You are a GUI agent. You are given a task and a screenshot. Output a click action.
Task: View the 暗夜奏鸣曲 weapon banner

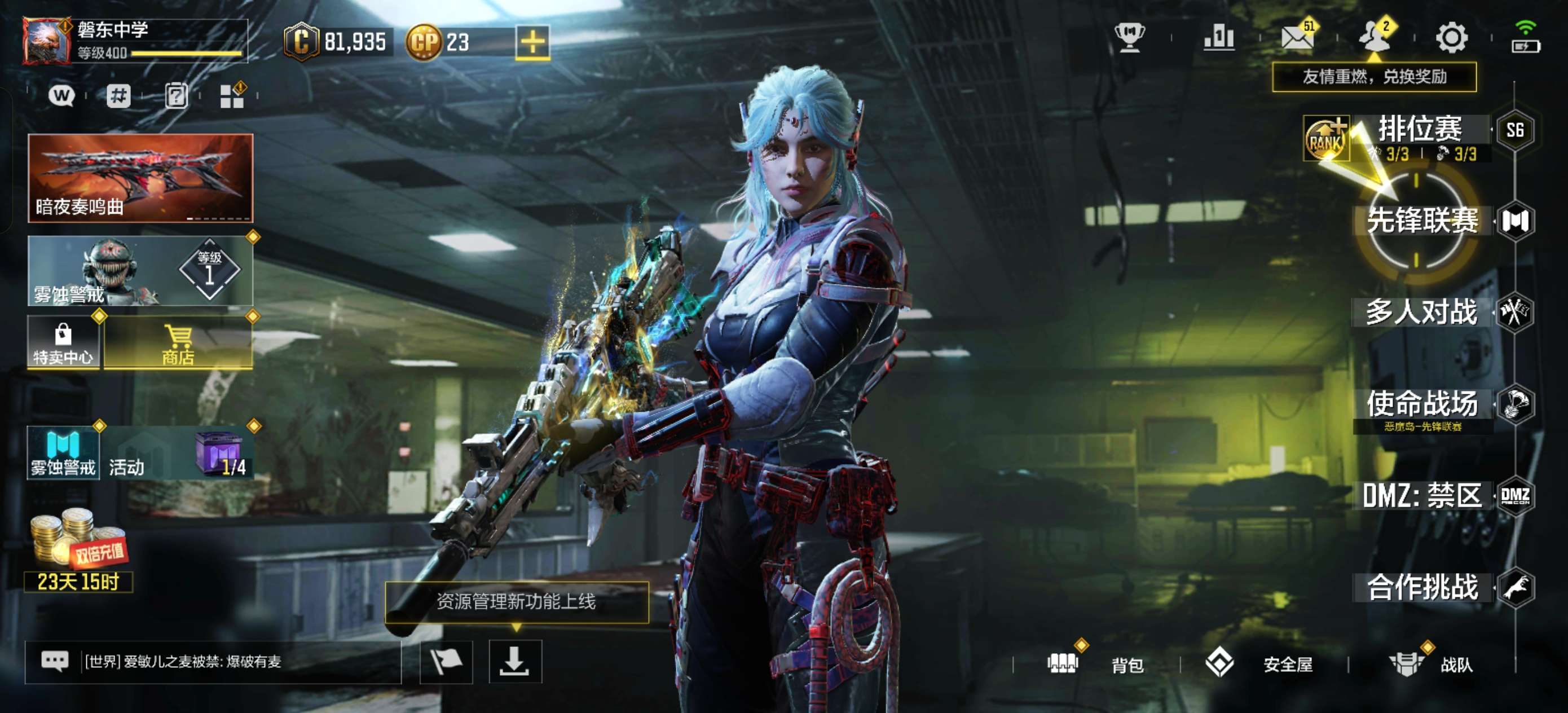click(x=140, y=178)
